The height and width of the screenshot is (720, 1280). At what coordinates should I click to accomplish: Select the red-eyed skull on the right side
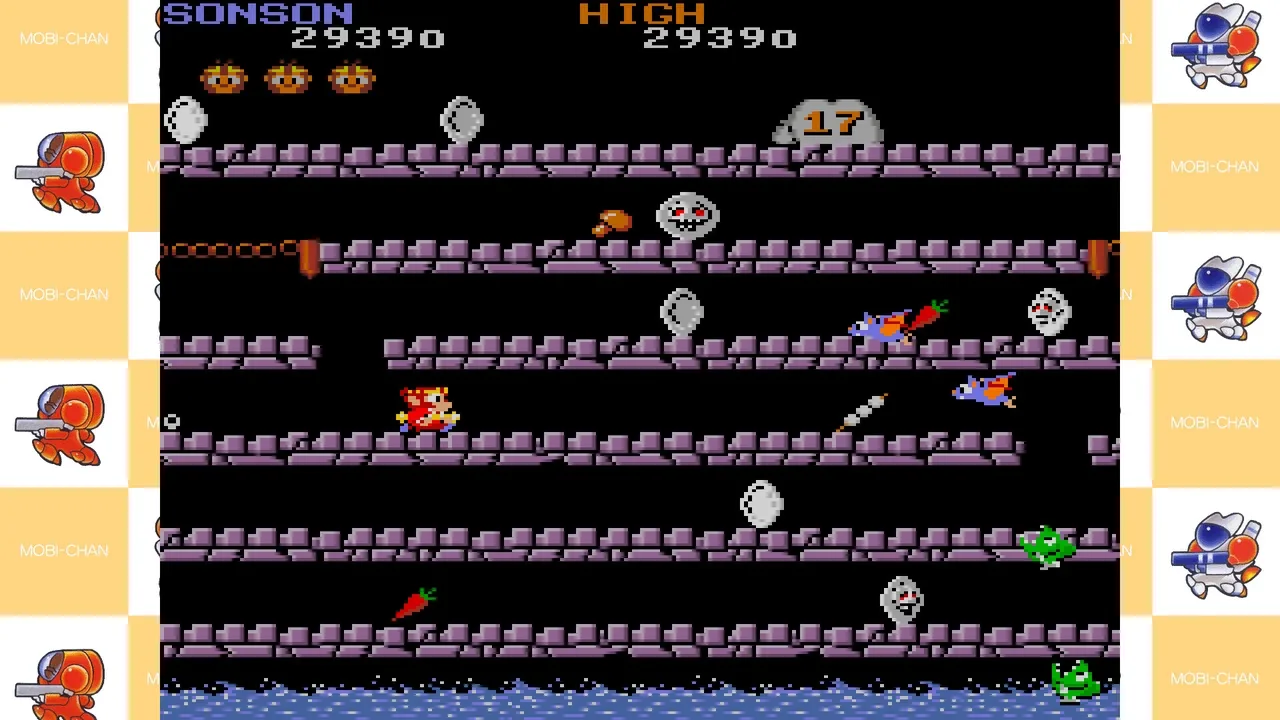[1047, 310]
